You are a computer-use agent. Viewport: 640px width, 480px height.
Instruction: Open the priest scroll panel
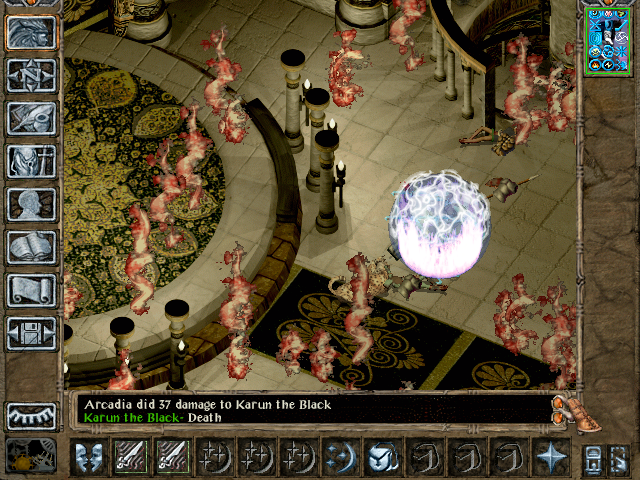31,290
